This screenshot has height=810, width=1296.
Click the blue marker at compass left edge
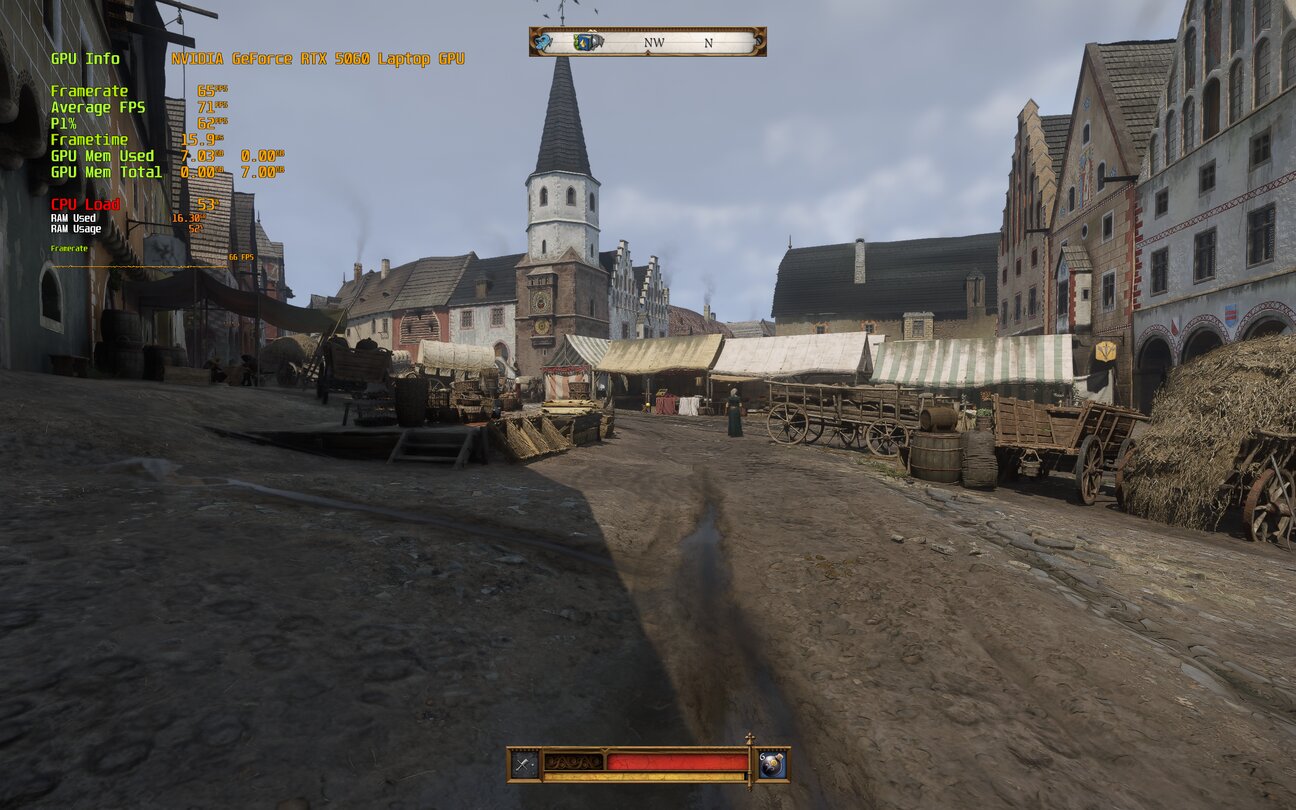tap(543, 42)
